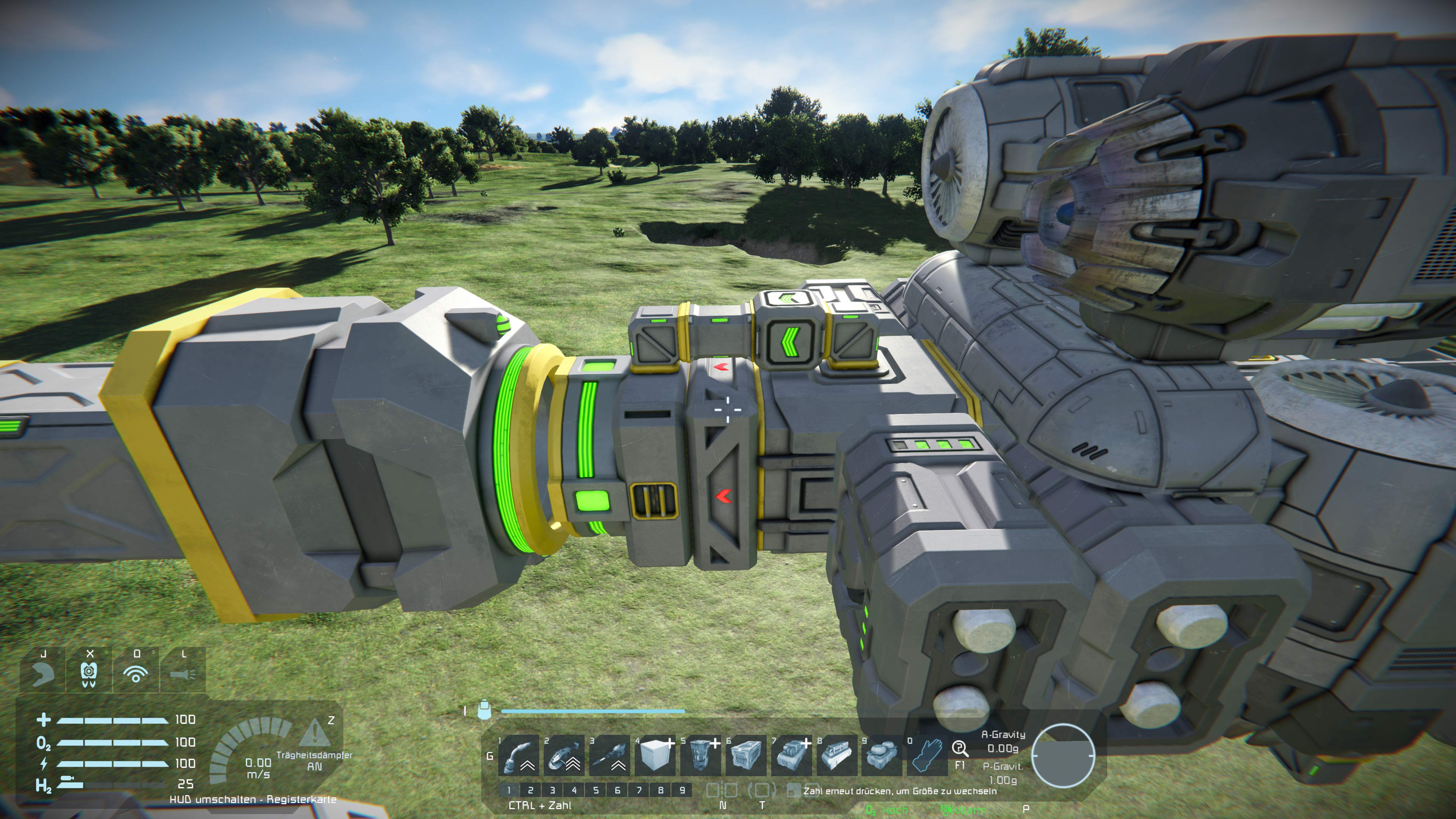Select the cargo container block slot
The image size is (1456, 819).
[x=746, y=755]
